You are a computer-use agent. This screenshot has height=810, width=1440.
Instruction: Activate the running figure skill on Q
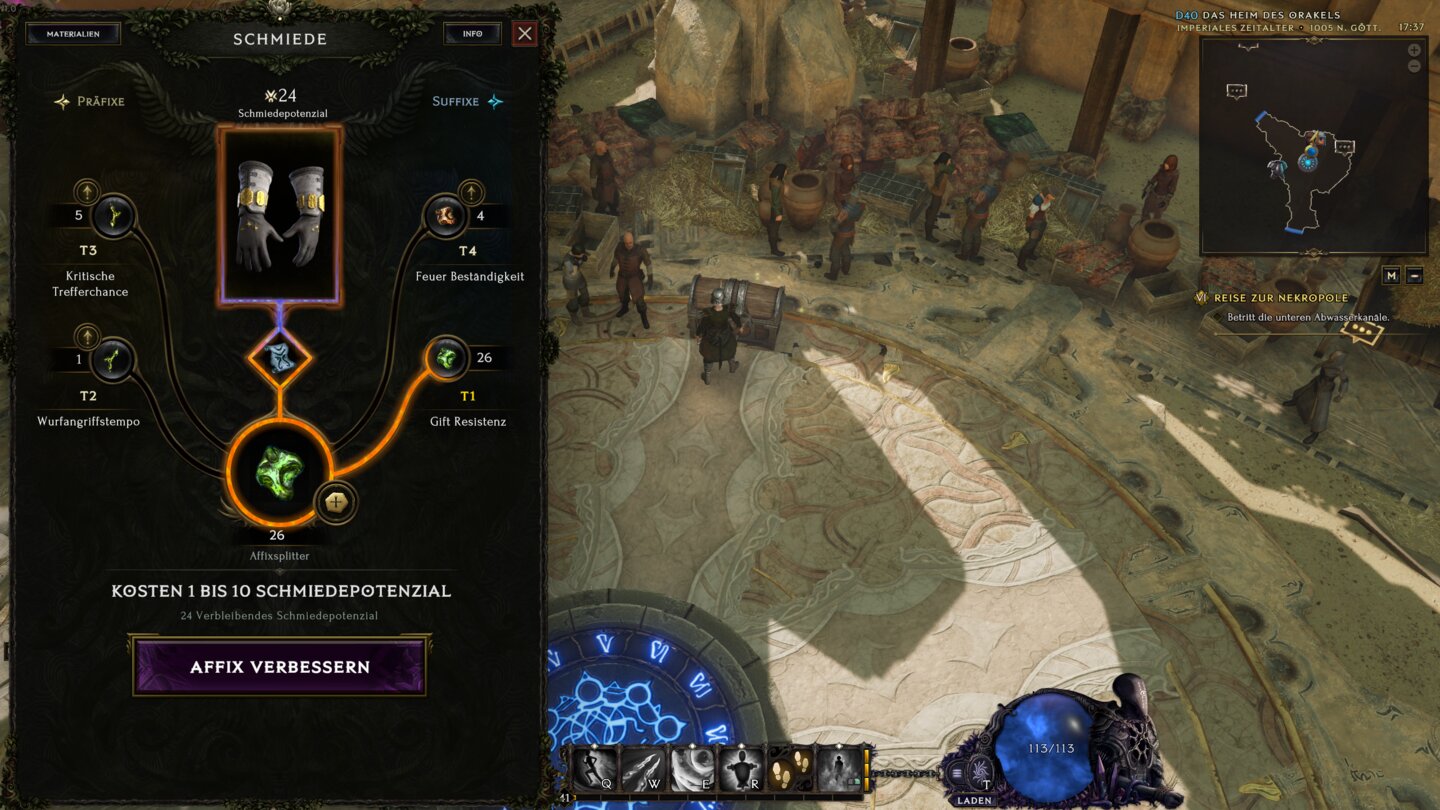click(x=593, y=770)
